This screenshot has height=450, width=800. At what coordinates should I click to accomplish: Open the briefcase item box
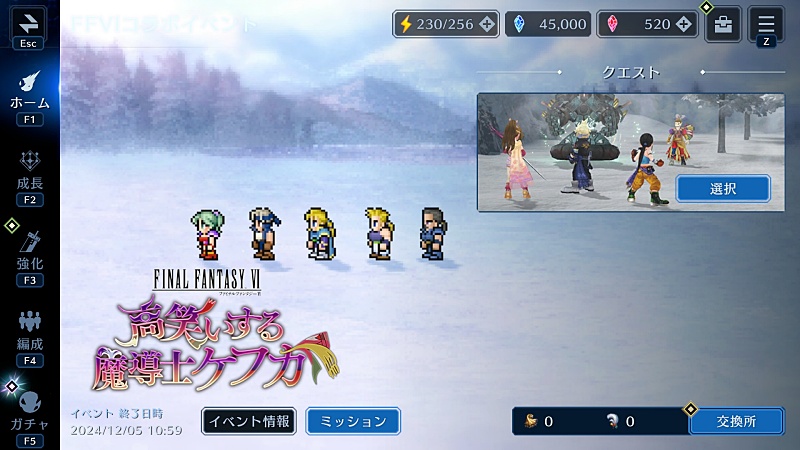tap(723, 24)
